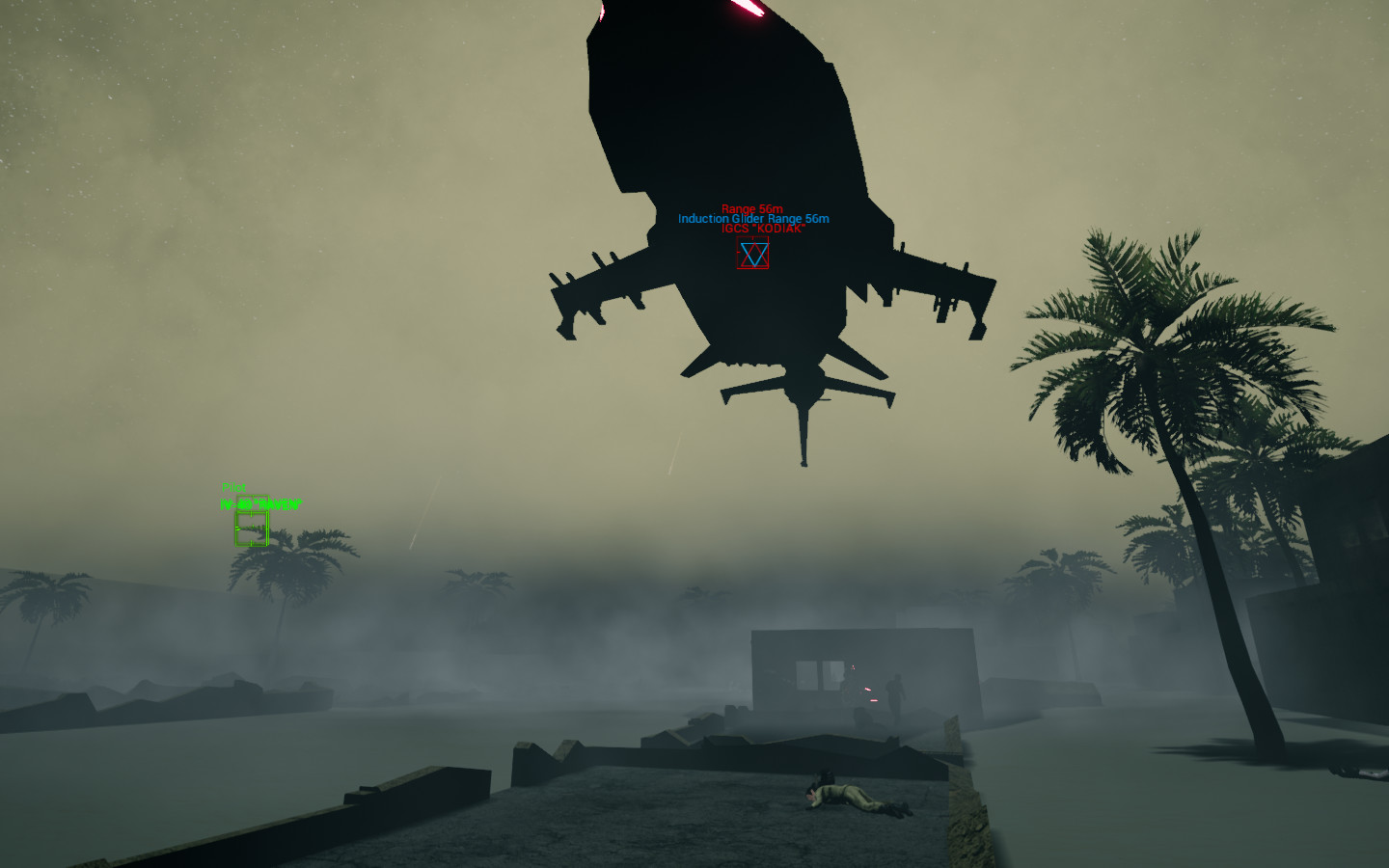Click the red range tick mark on reticle
Viewport: 1389px width, 868px height.
point(739,252)
